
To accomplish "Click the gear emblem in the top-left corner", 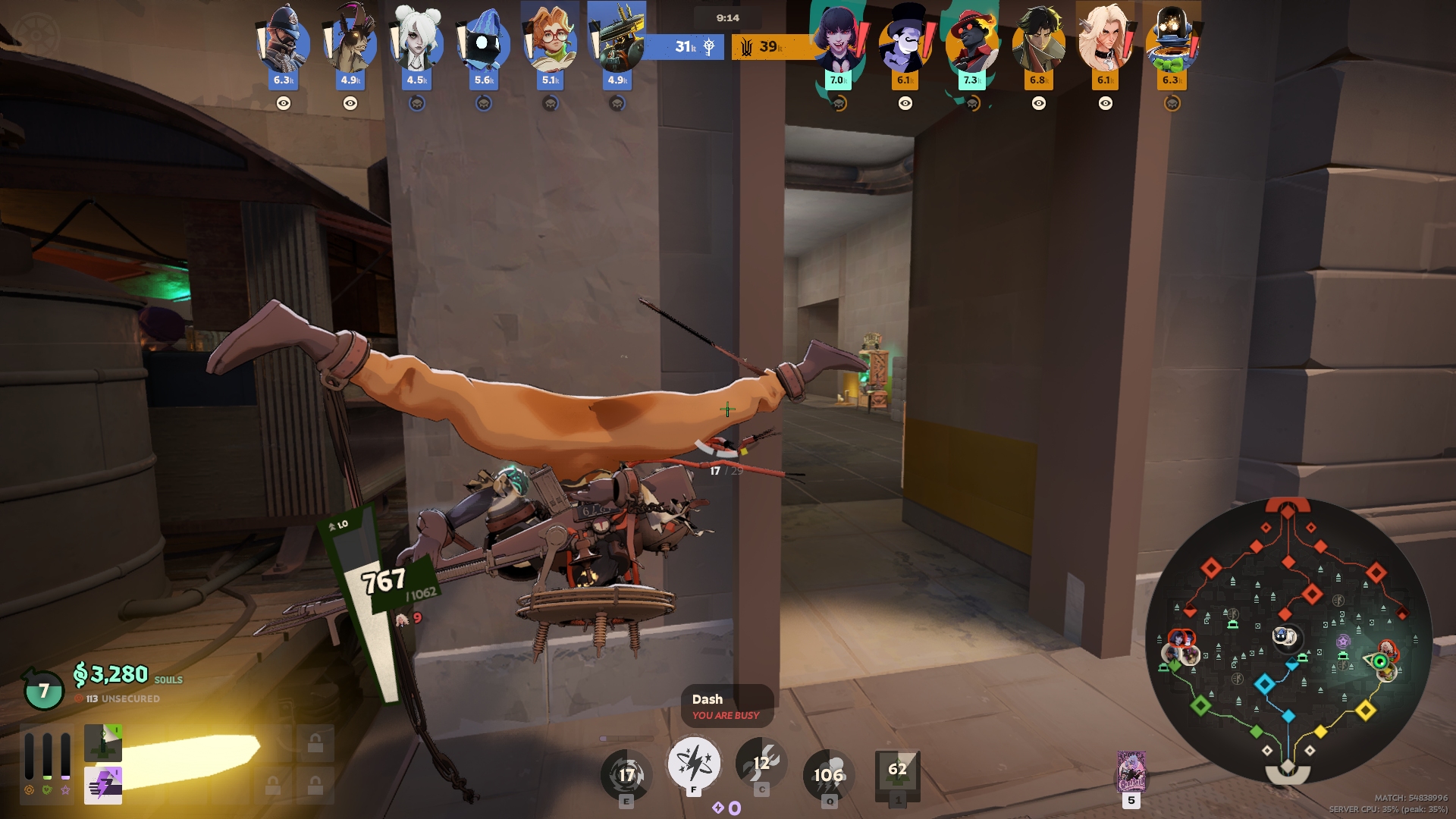I will (x=36, y=36).
